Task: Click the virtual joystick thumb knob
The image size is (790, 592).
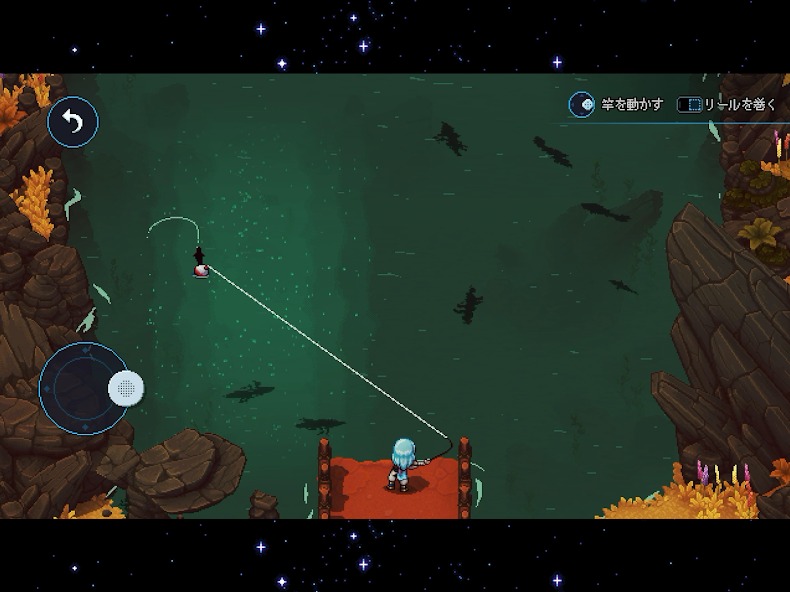Action: (126, 387)
